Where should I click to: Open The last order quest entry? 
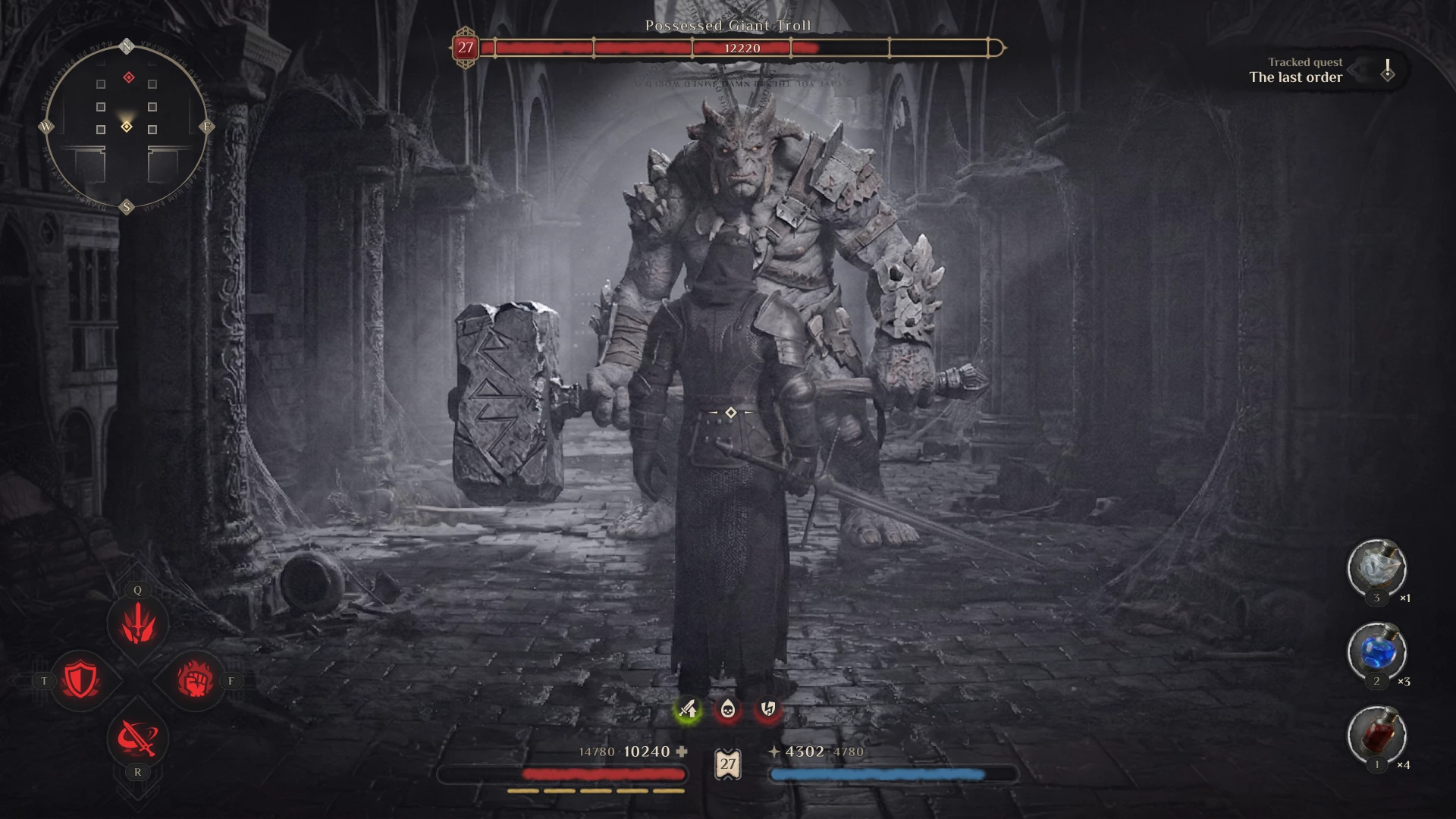pyautogui.click(x=1295, y=77)
